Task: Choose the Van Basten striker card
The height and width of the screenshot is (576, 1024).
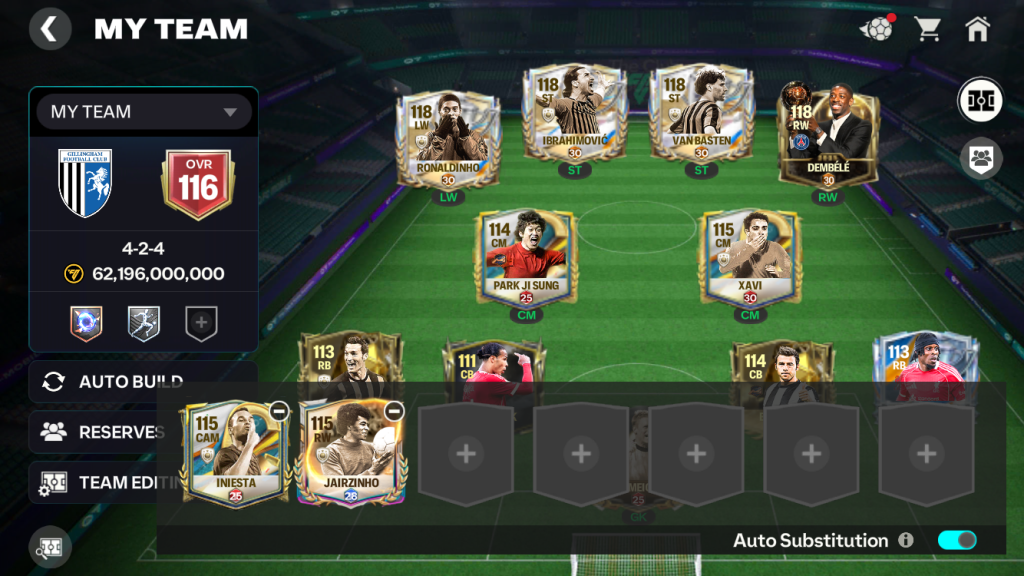Action: point(701,115)
